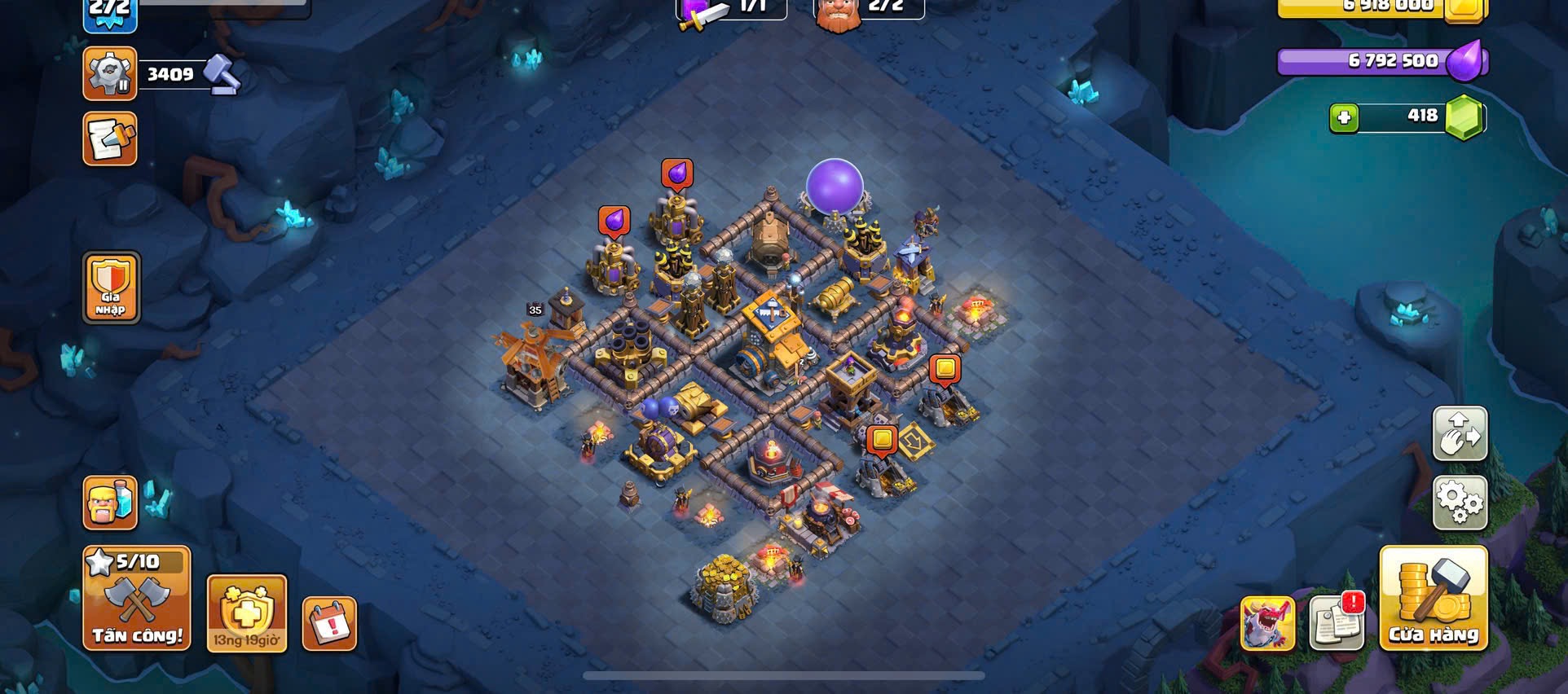The width and height of the screenshot is (1568, 694).
Task: Open the news notes with alert badge
Action: [1337, 622]
